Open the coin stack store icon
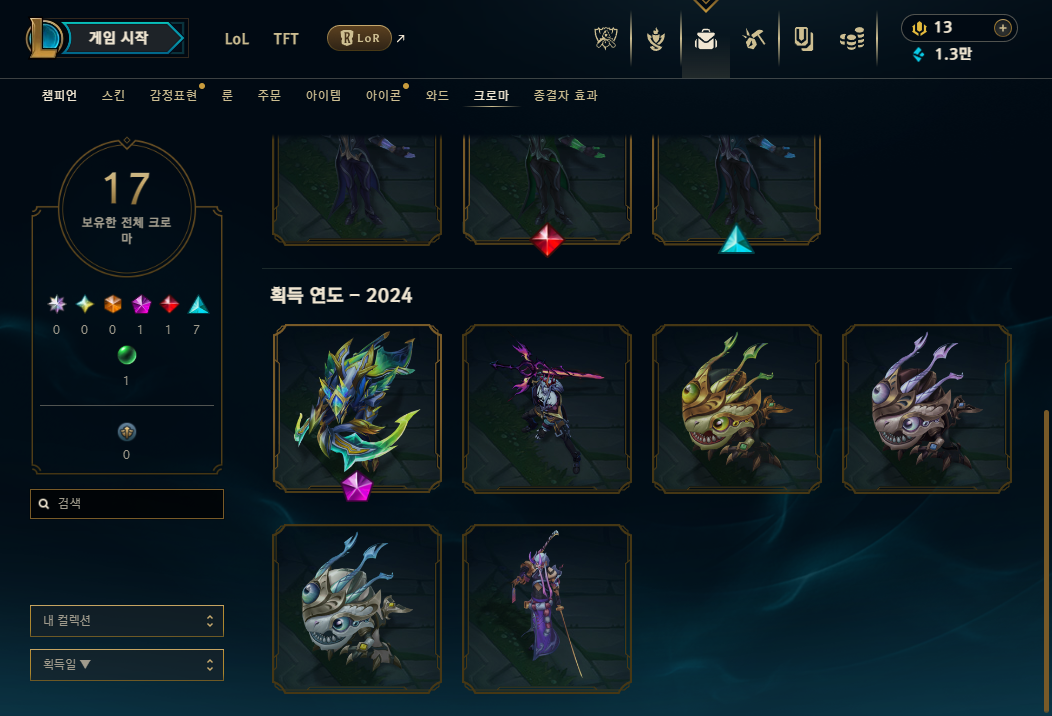Image resolution: width=1052 pixels, height=716 pixels. [851, 40]
